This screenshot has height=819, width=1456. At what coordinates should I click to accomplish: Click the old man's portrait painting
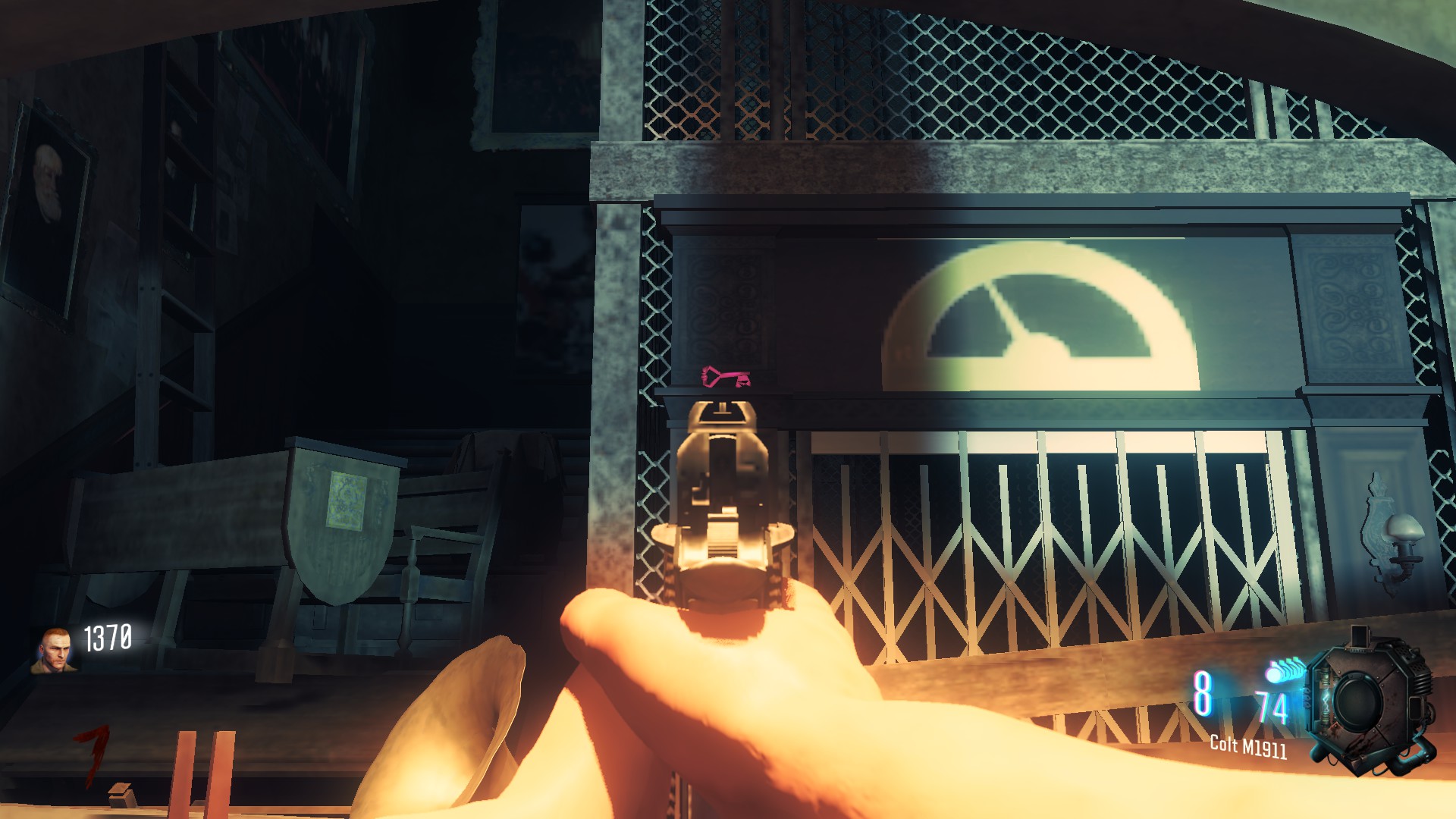[45, 190]
